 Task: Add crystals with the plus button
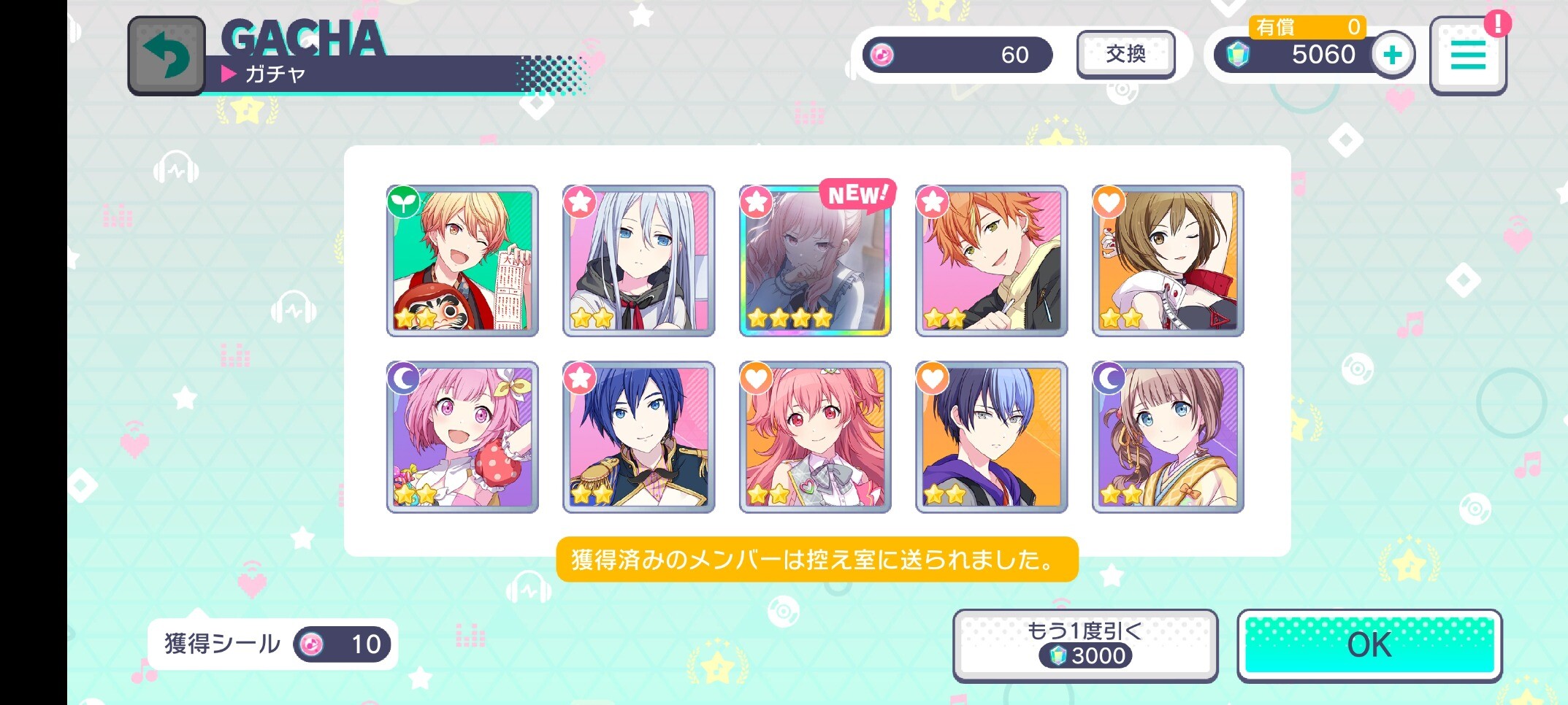(x=1392, y=55)
